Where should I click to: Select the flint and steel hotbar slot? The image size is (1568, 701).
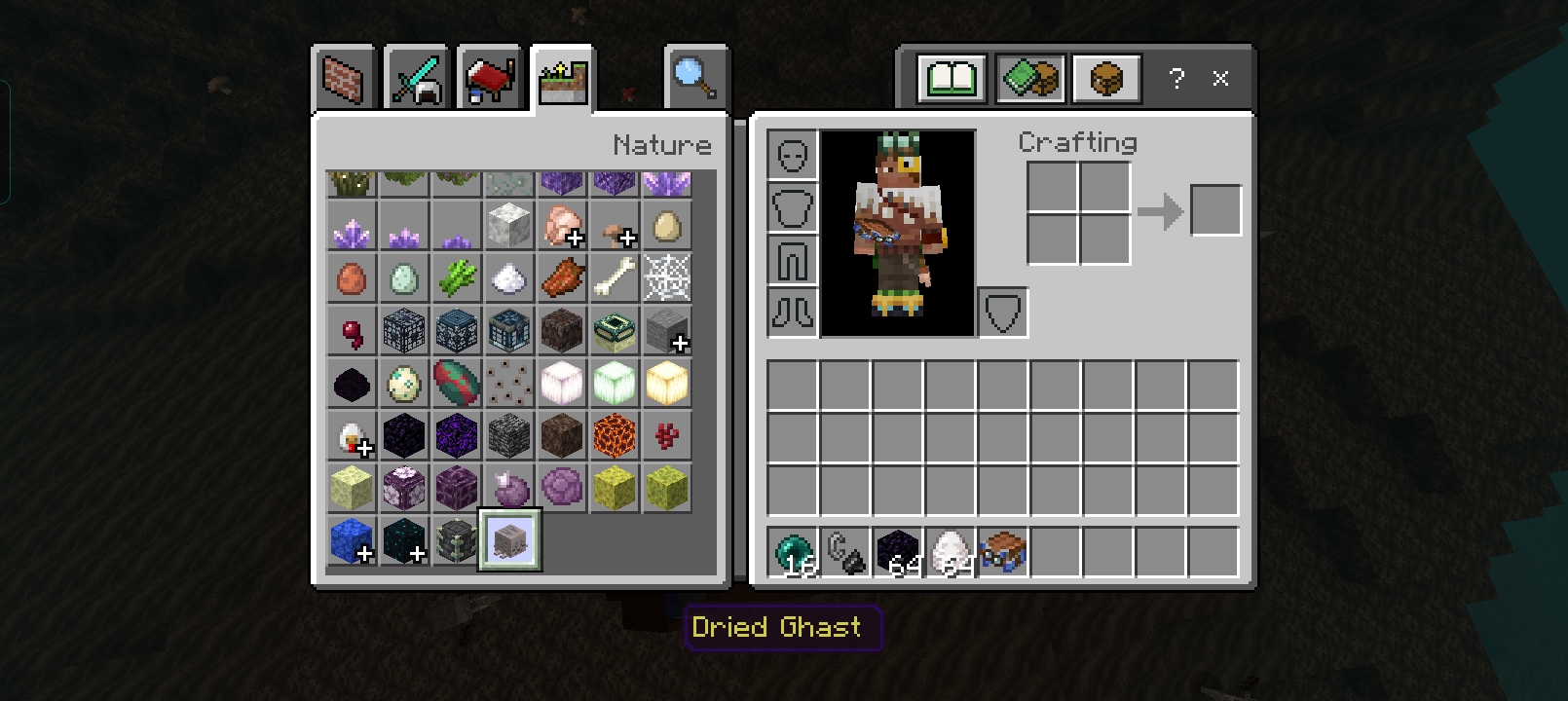tap(844, 553)
